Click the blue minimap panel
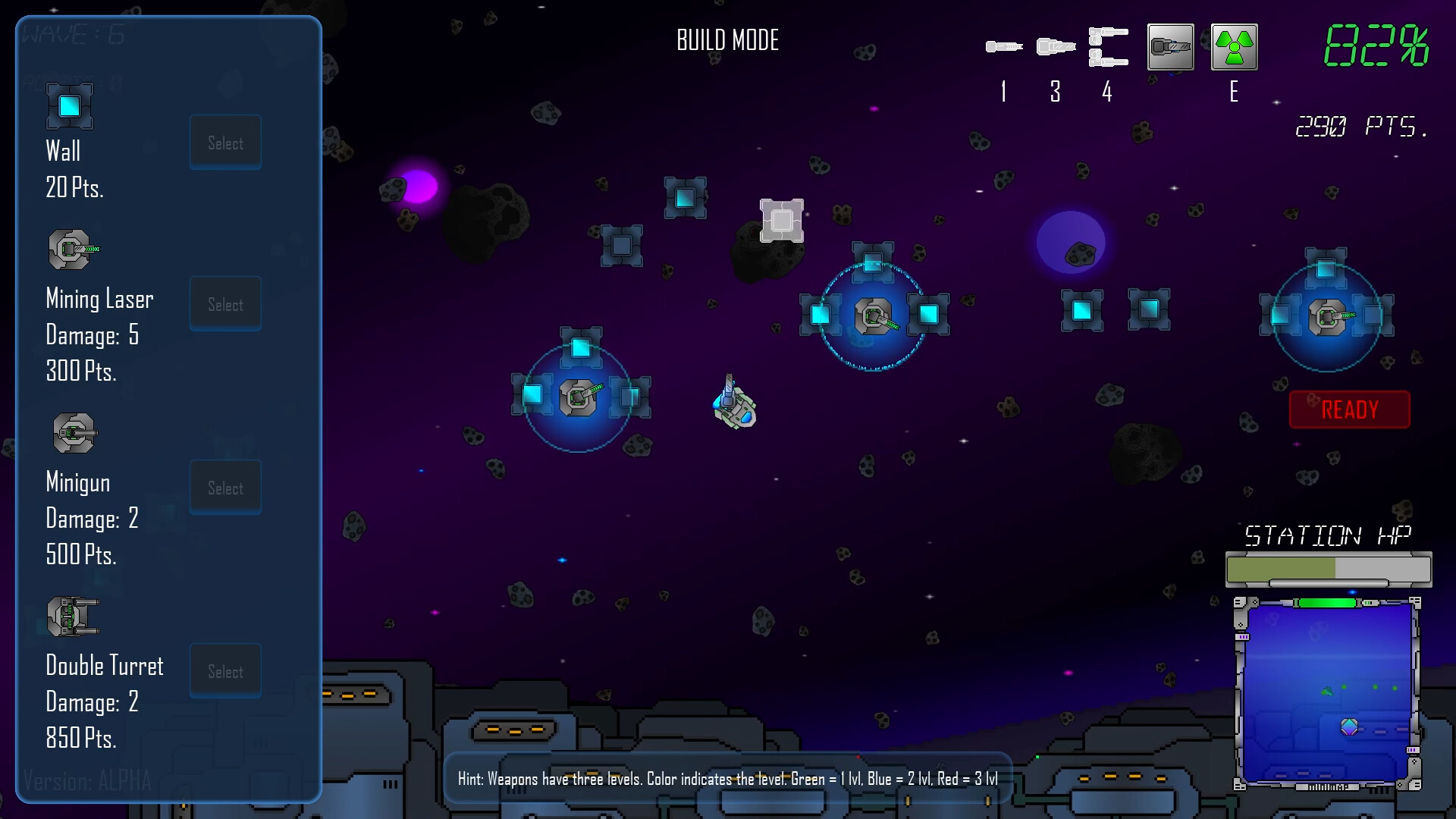Viewport: 1456px width, 819px height. [1328, 694]
